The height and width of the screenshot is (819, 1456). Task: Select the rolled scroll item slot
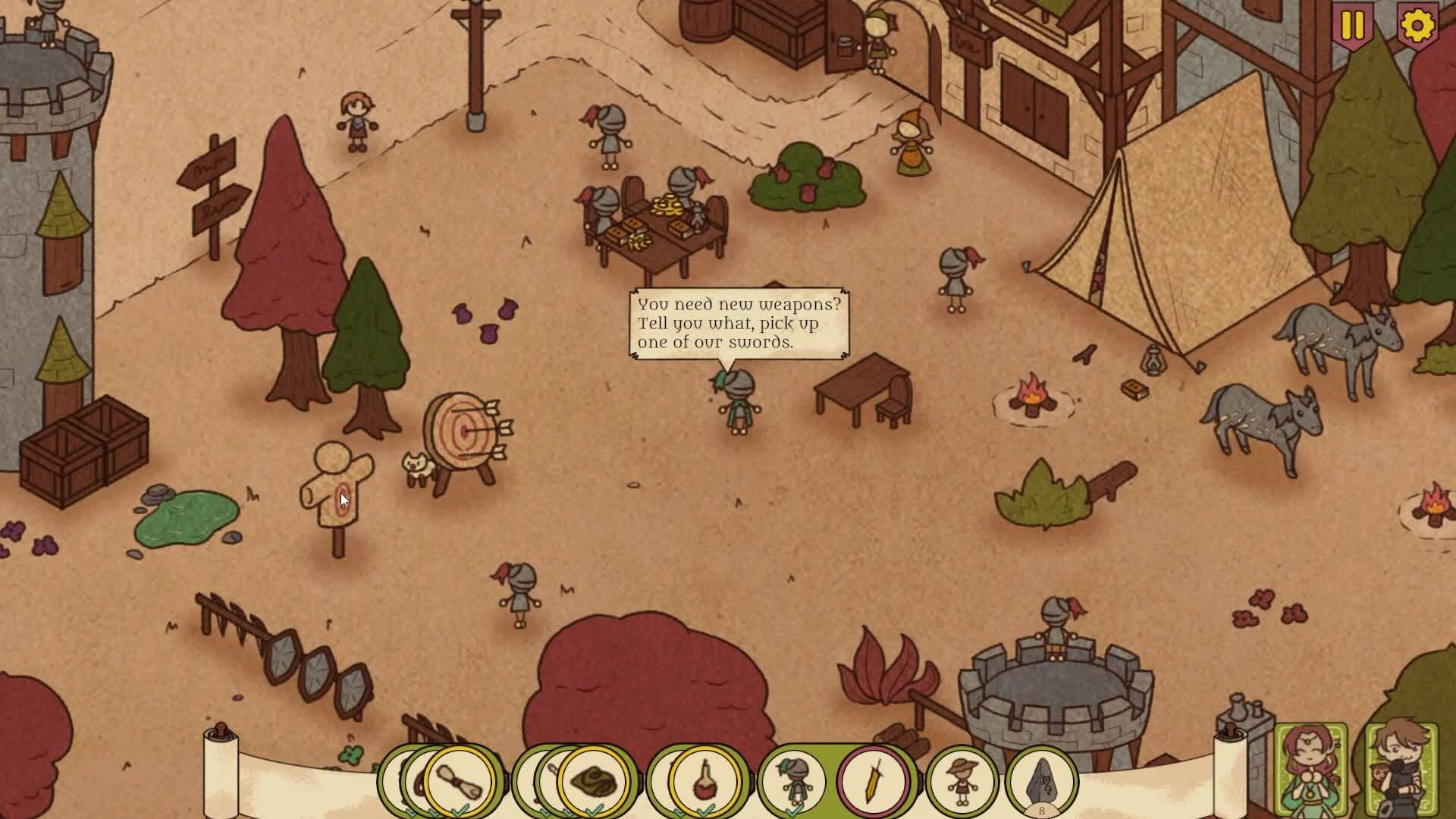tap(459, 781)
